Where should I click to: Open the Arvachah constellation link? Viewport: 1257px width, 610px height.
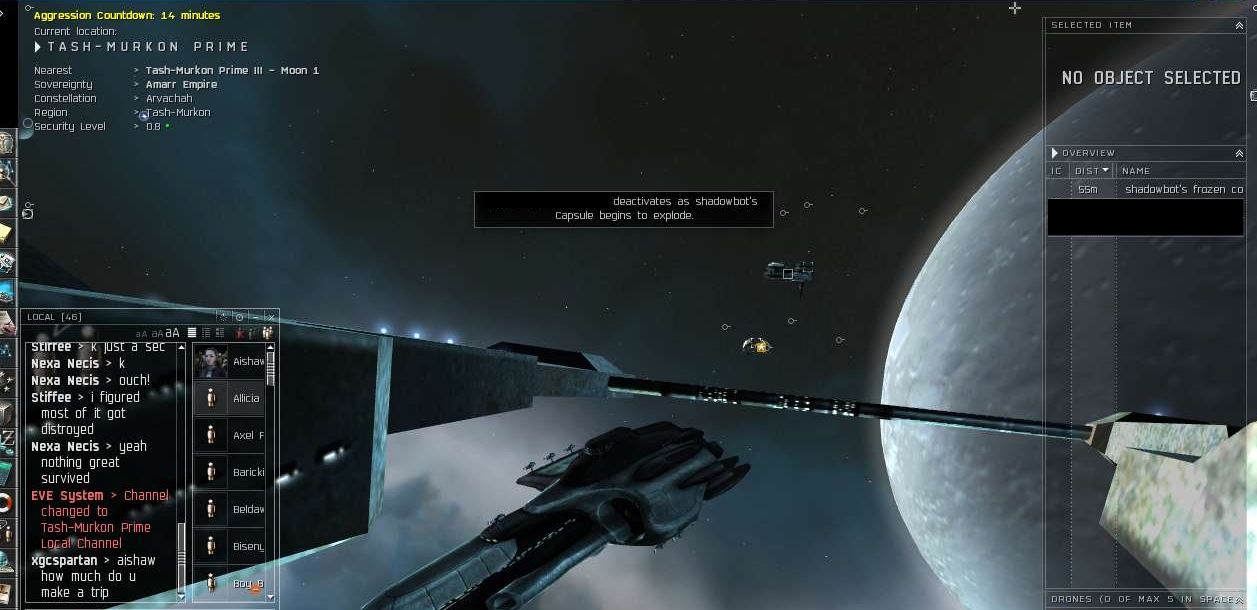click(170, 99)
